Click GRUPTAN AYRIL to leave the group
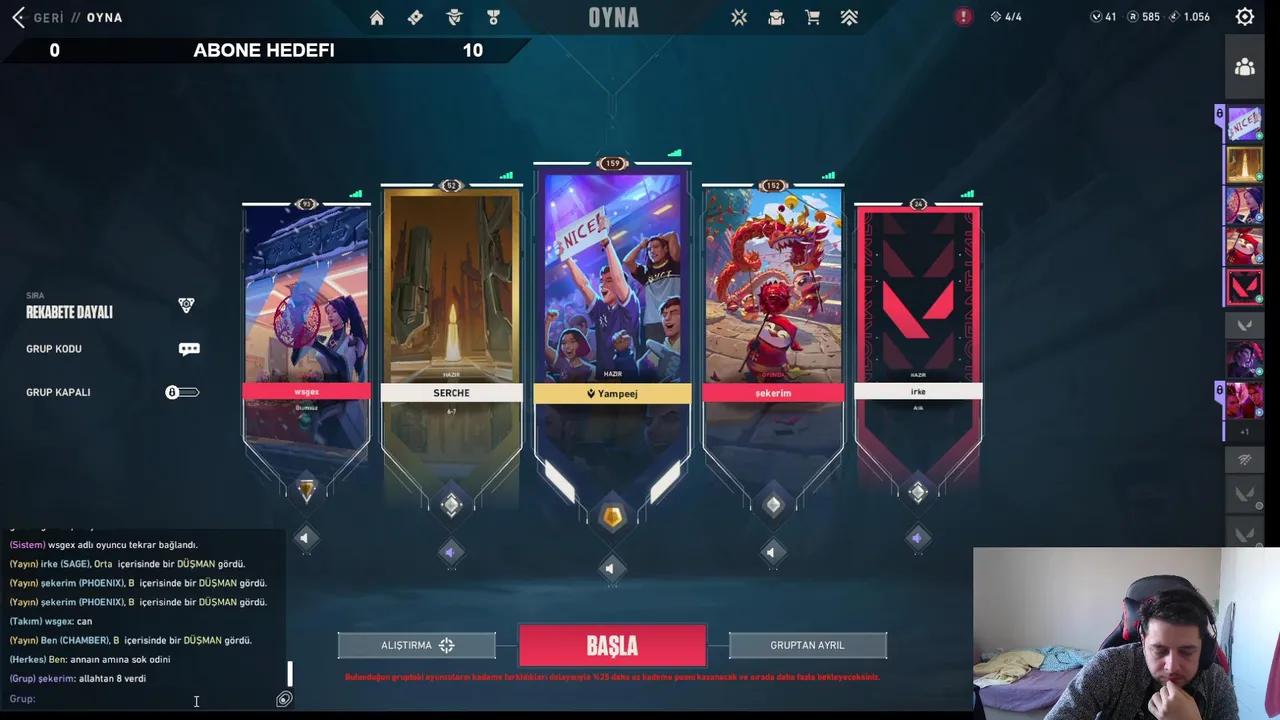Screen dimensions: 1280x720 pyautogui.click(x=807, y=645)
